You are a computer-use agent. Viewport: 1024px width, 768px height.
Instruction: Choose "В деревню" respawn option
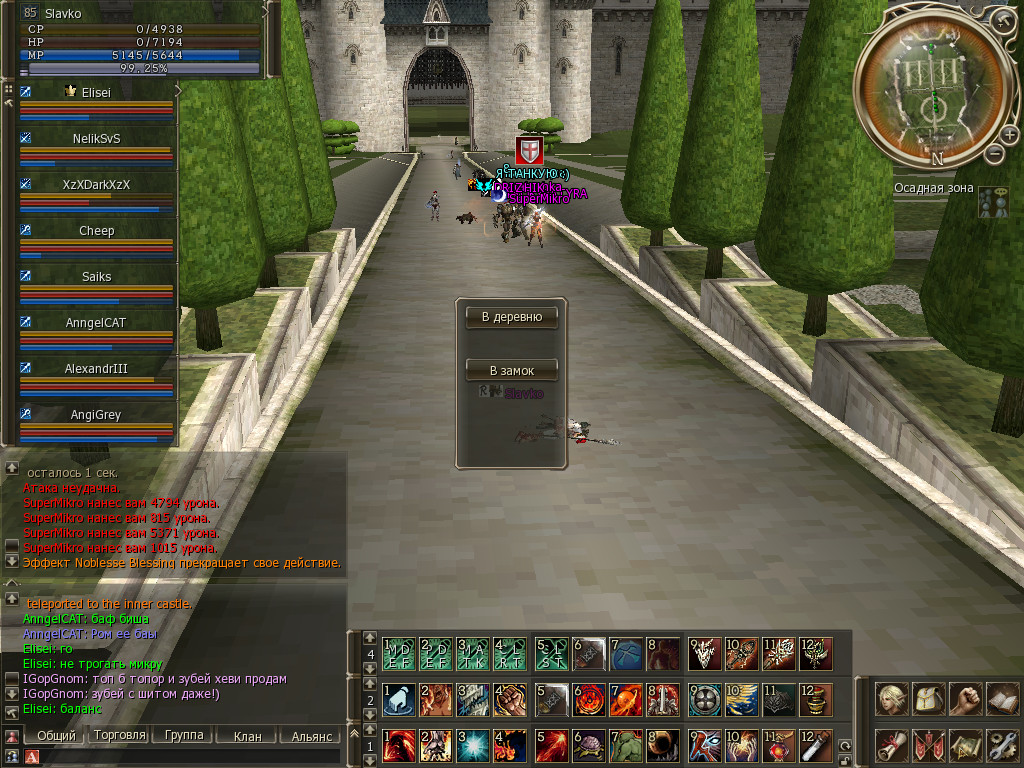pyautogui.click(x=511, y=317)
